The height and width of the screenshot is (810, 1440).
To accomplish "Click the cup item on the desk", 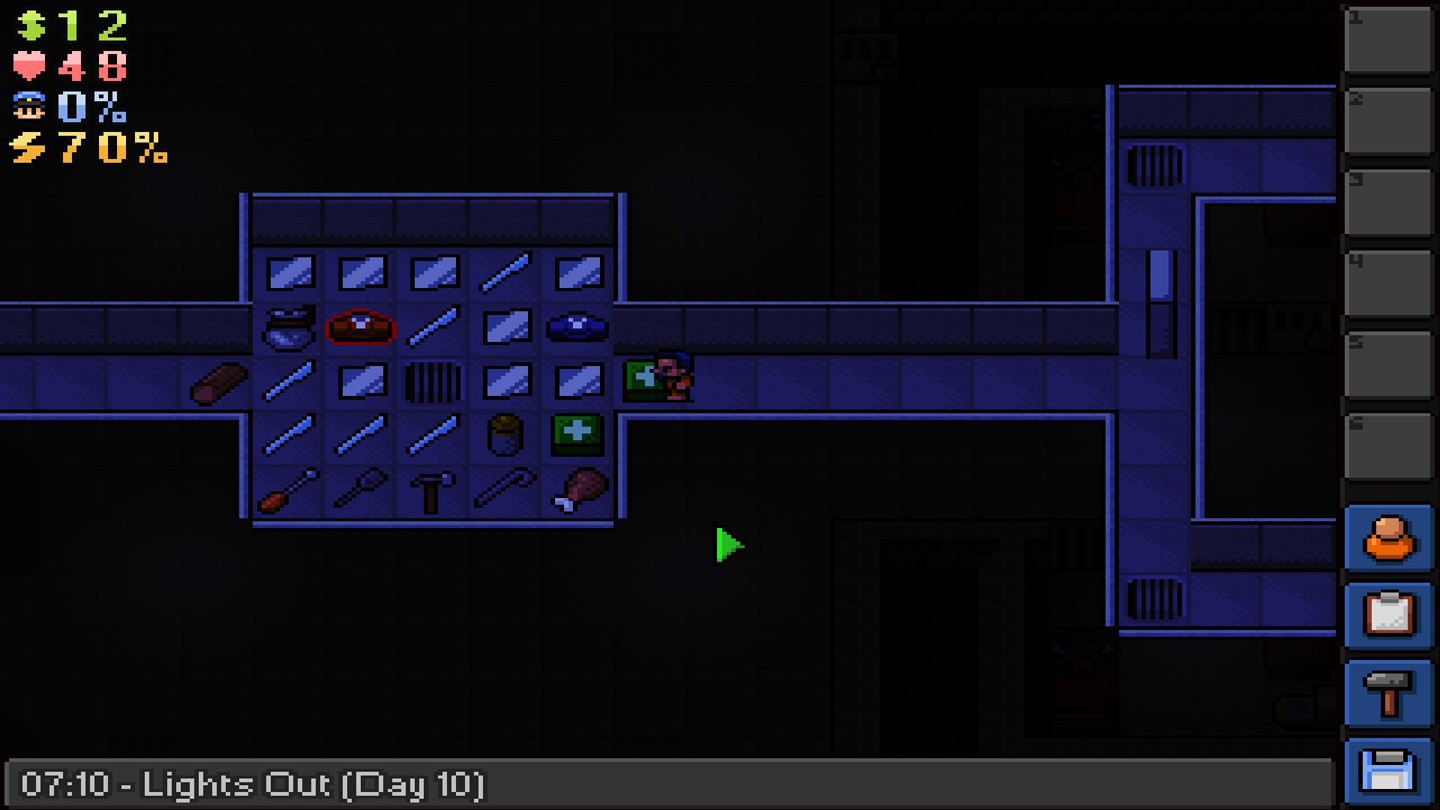I will 505,435.
